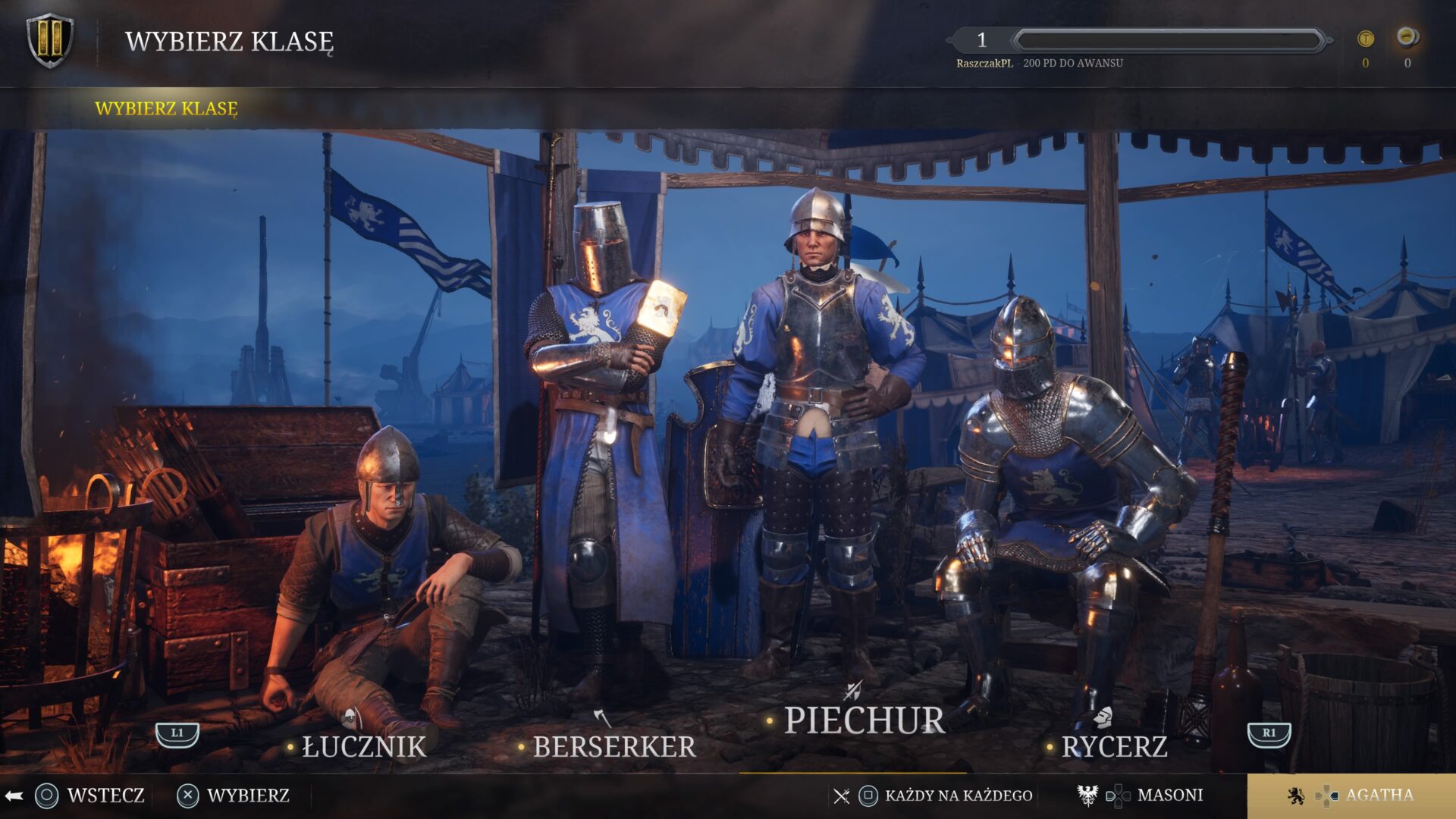This screenshot has height=819, width=1456.
Task: Open the gold coin currency
Action: pos(1365,39)
